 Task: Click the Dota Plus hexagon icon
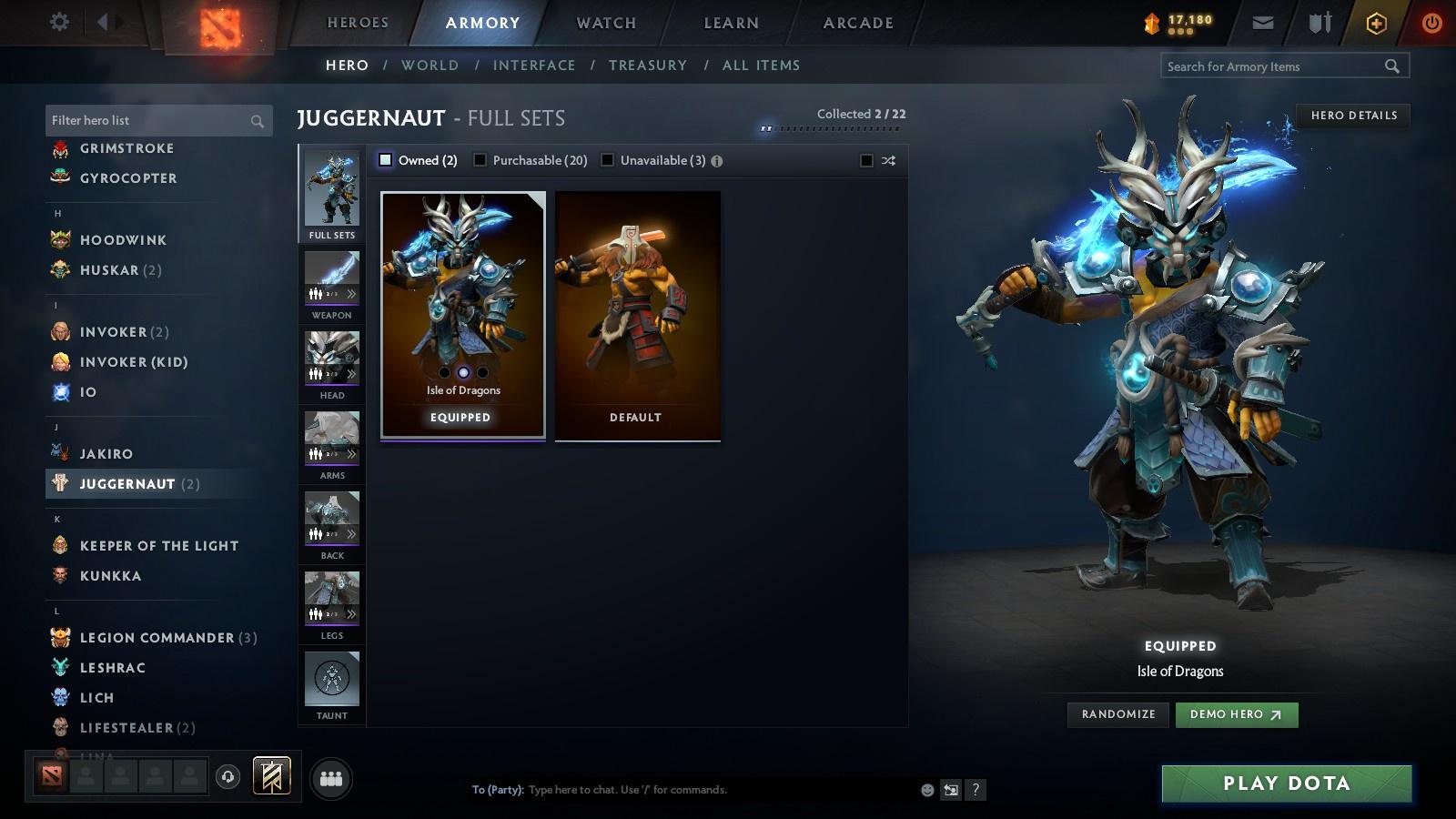coord(1374,22)
